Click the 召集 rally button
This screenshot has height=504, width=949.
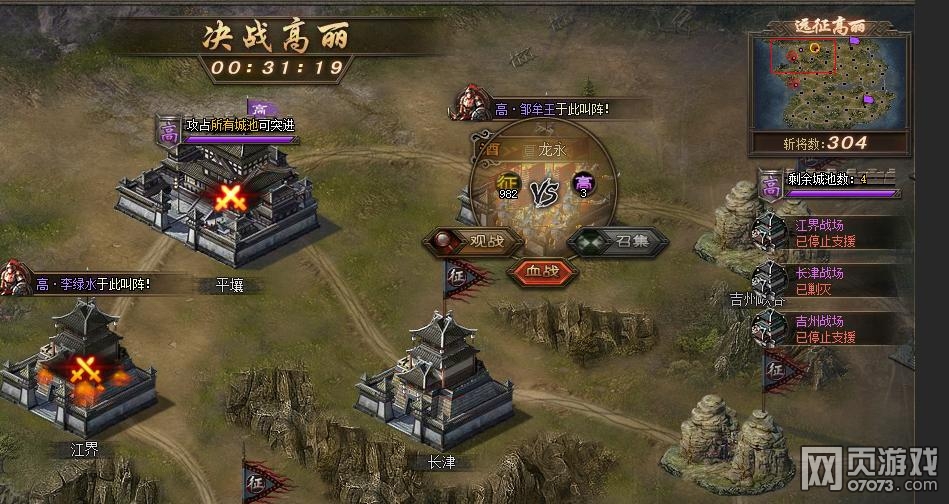tap(604, 242)
